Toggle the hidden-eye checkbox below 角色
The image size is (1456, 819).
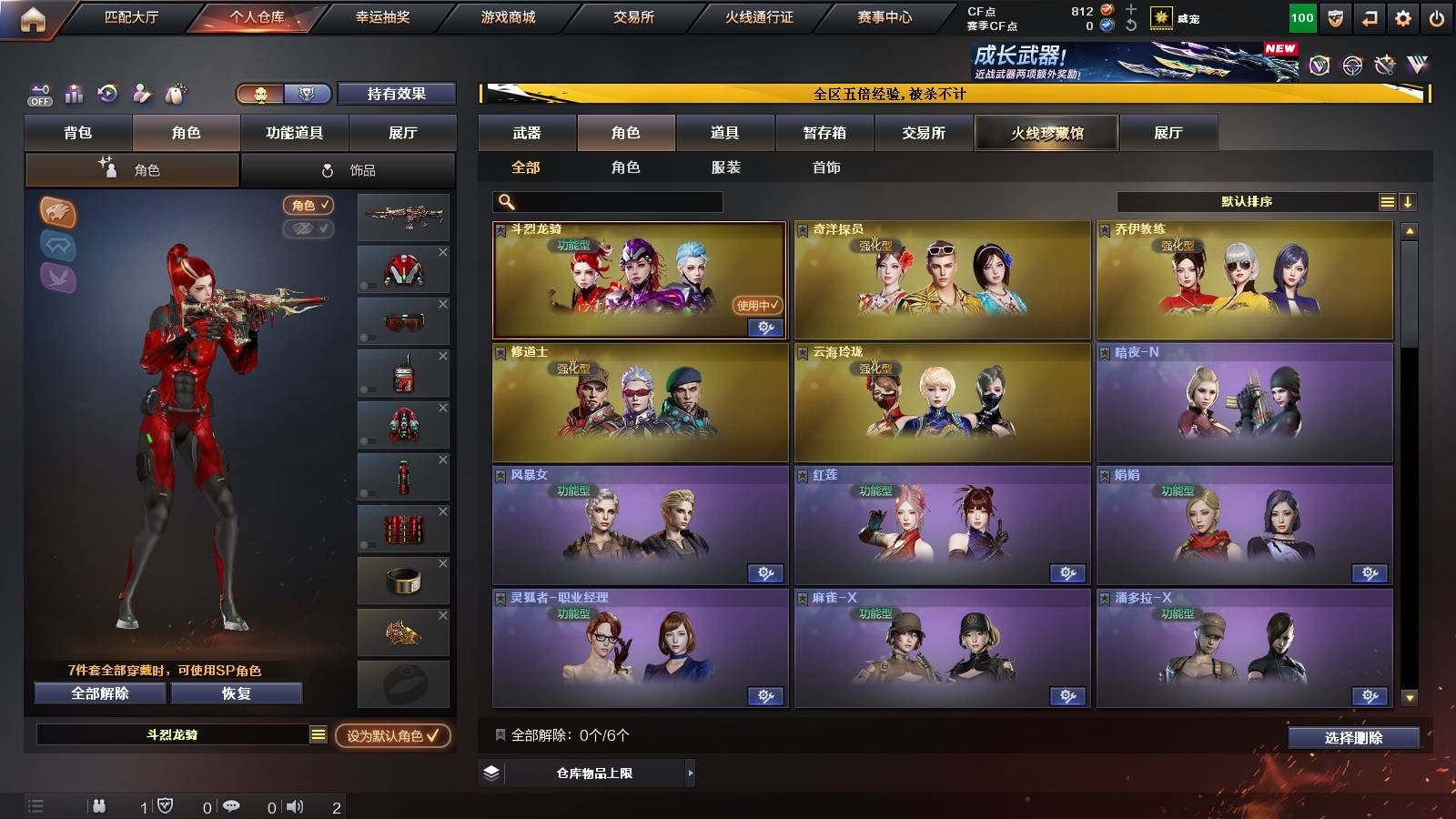[x=310, y=229]
